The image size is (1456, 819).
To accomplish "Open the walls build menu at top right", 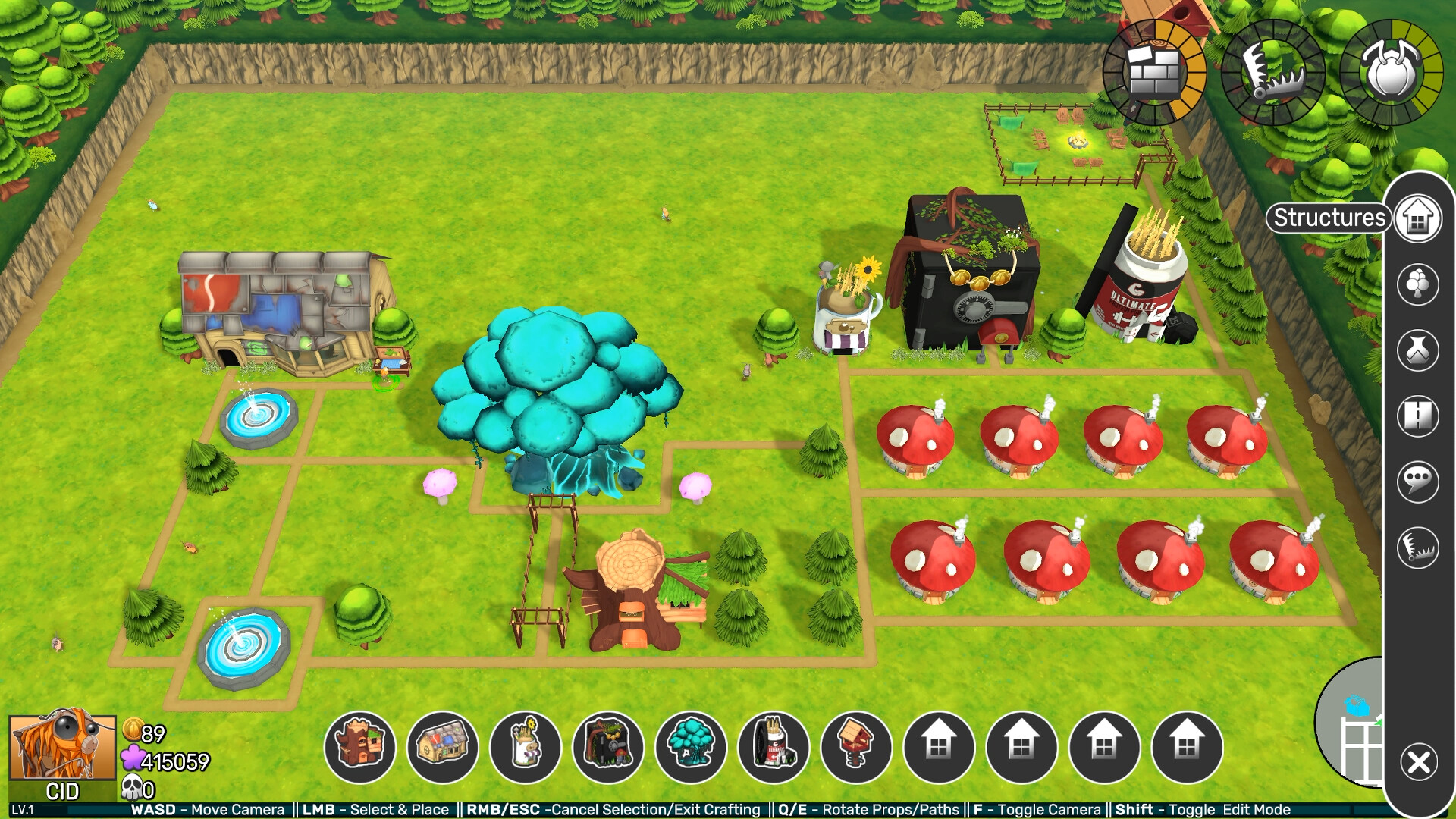I will [1153, 70].
